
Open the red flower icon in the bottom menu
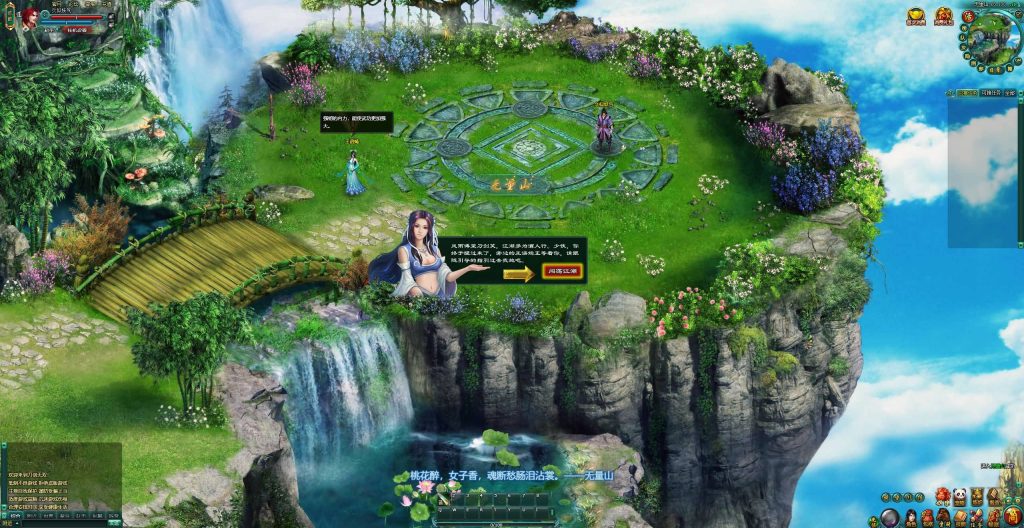click(x=942, y=496)
